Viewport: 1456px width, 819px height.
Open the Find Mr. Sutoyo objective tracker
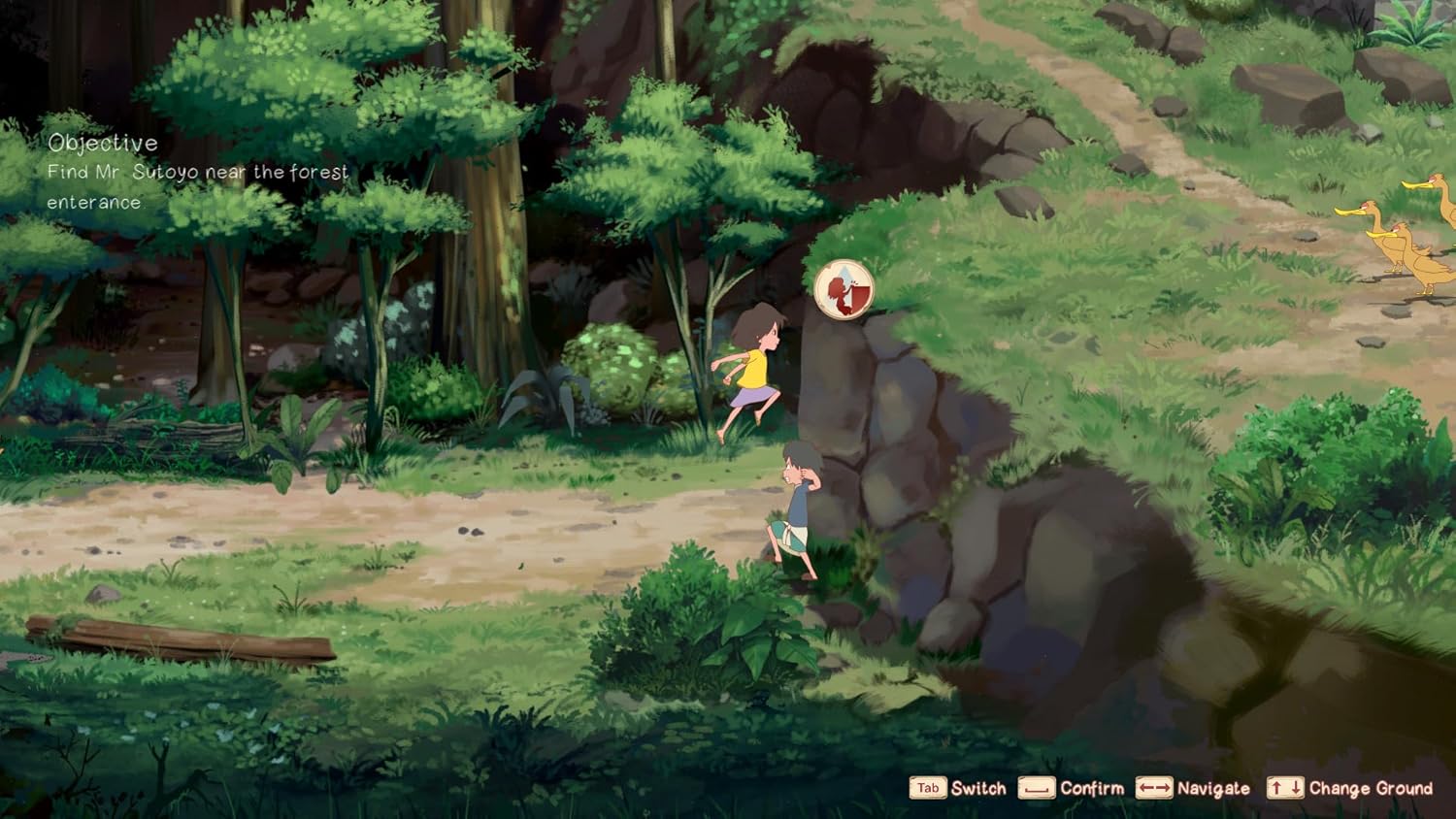pos(197,173)
